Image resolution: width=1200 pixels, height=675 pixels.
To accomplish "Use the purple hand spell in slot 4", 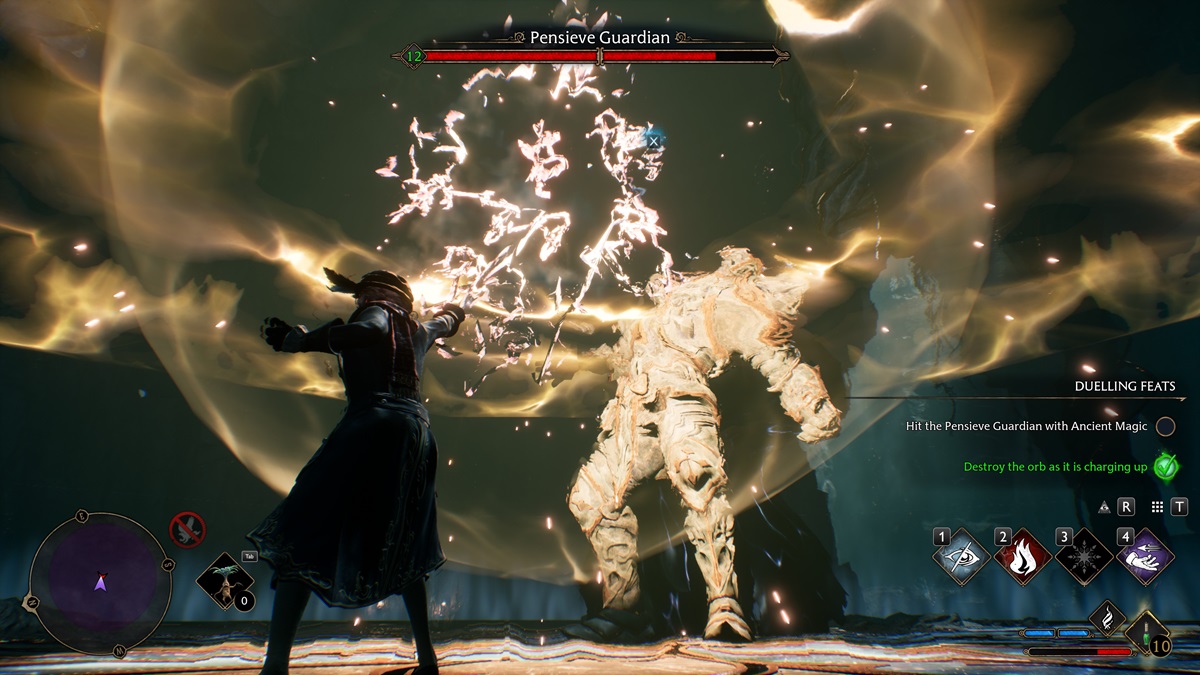I will [x=1145, y=556].
